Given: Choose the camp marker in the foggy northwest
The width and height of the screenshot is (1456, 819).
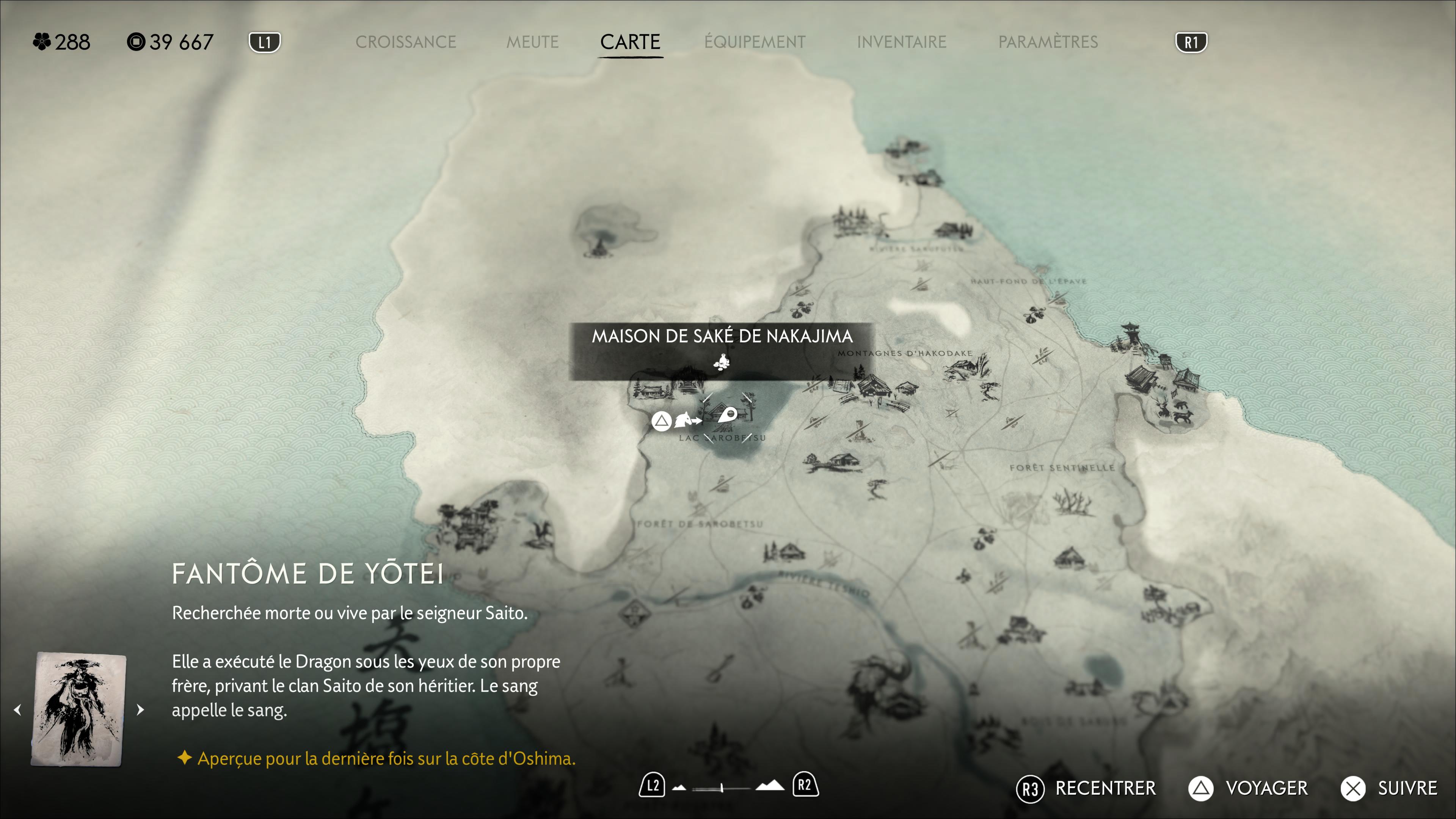Looking at the screenshot, I should 598,245.
